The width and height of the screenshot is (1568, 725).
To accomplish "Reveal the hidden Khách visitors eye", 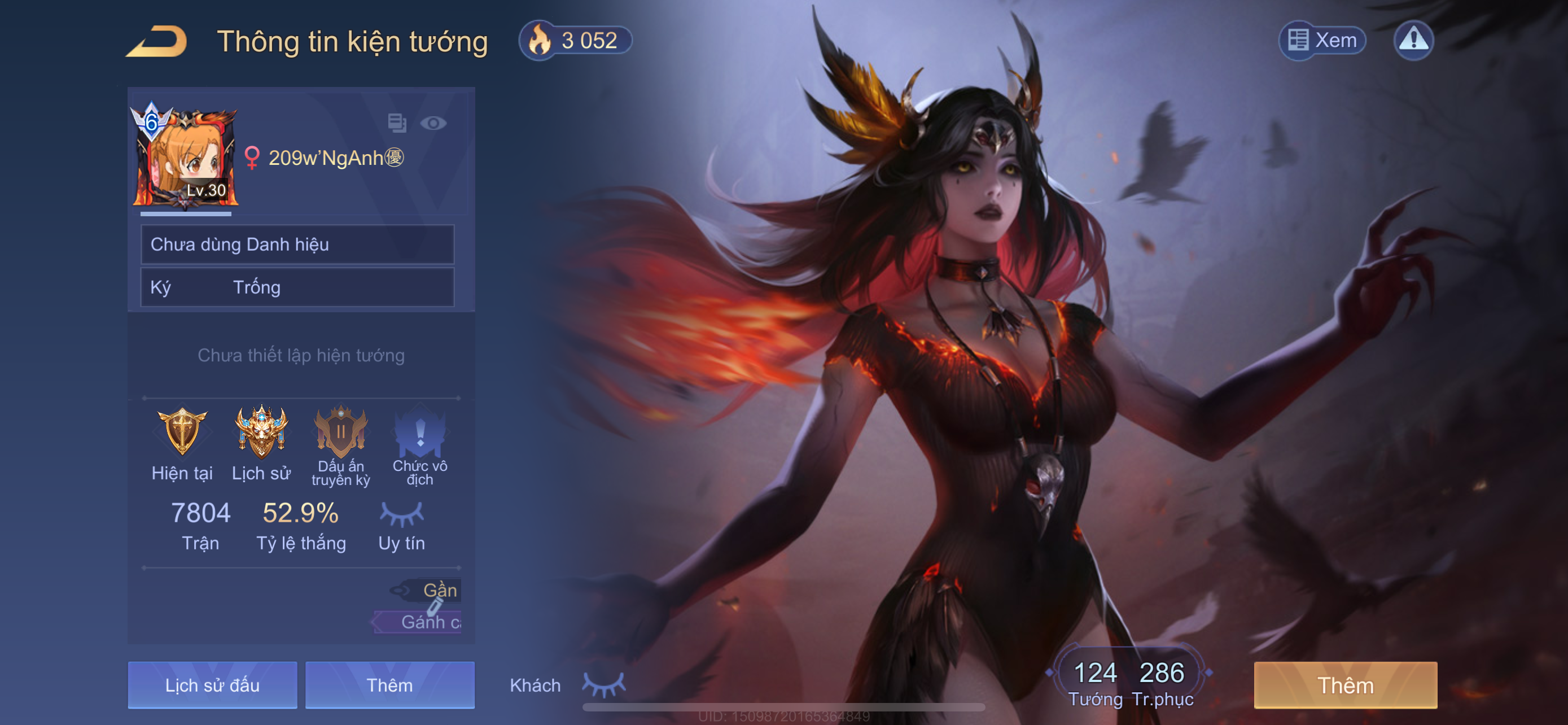I will [x=603, y=684].
